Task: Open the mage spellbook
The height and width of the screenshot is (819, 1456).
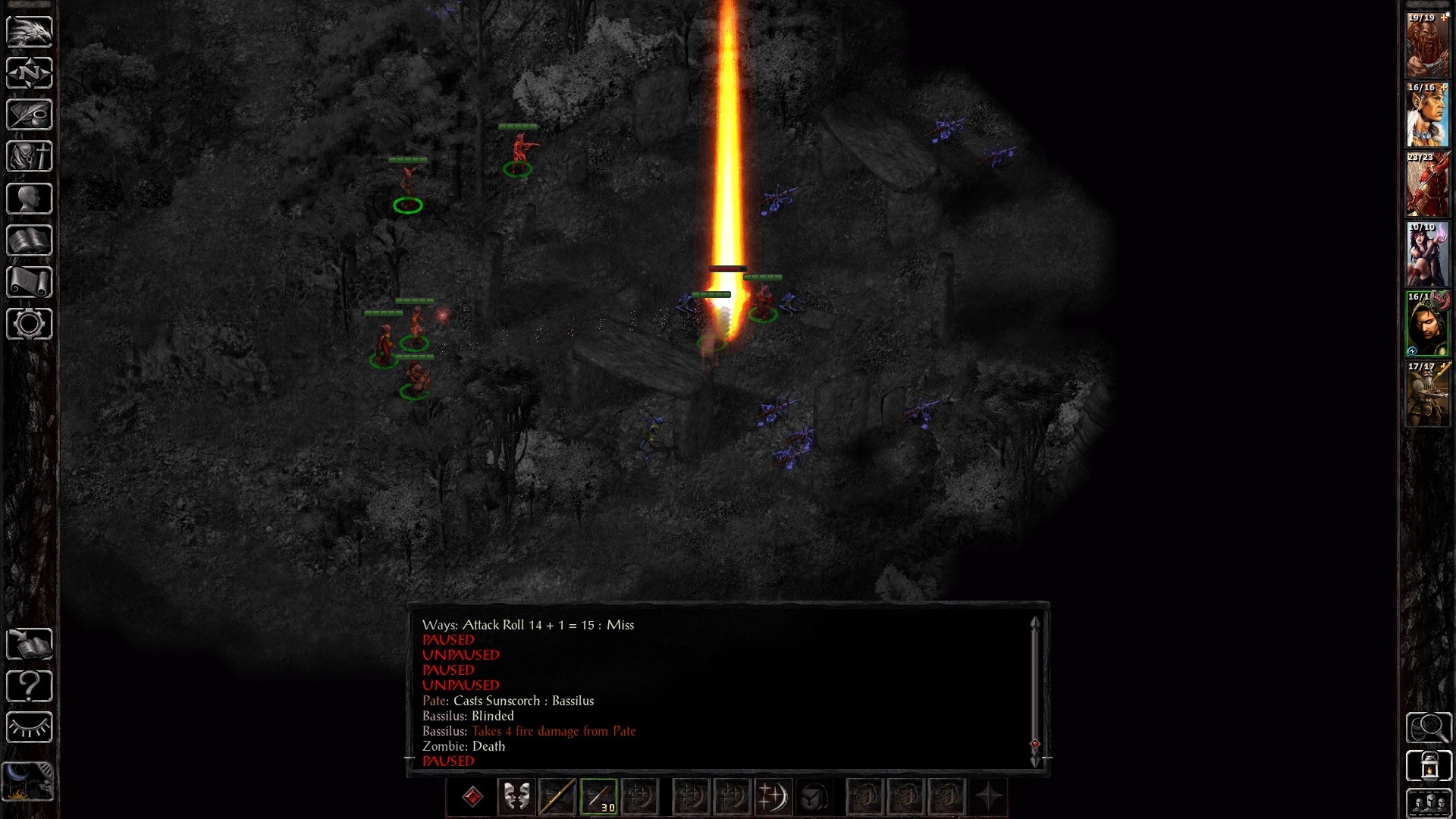Action: point(30,240)
